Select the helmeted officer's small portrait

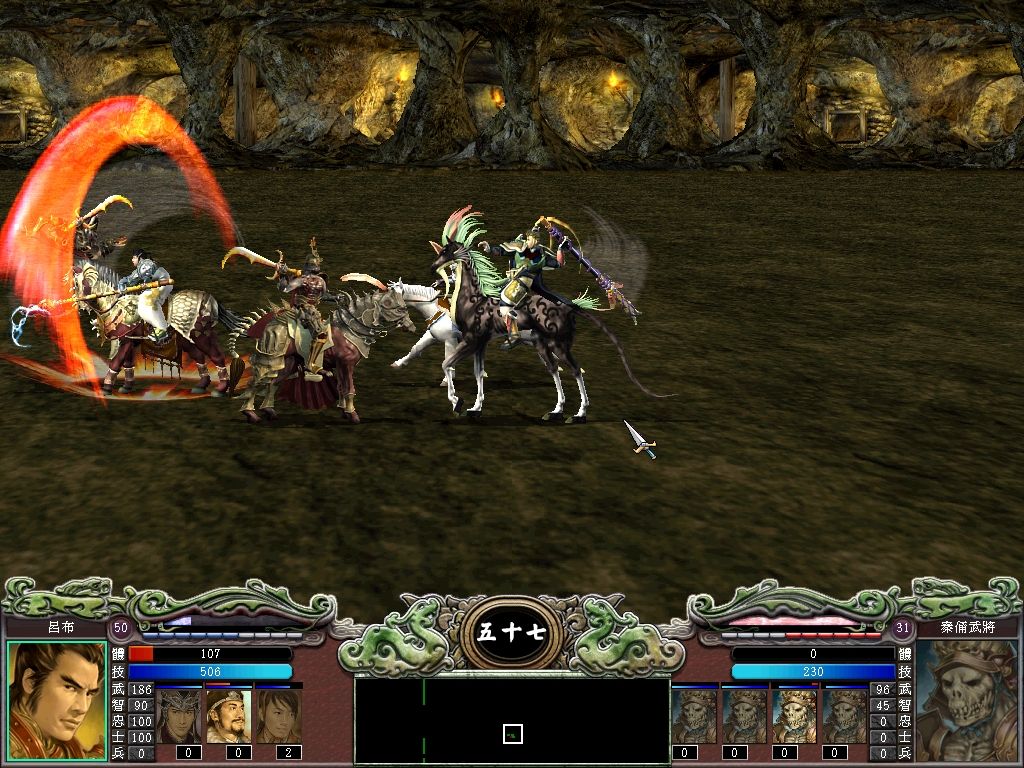point(180,715)
